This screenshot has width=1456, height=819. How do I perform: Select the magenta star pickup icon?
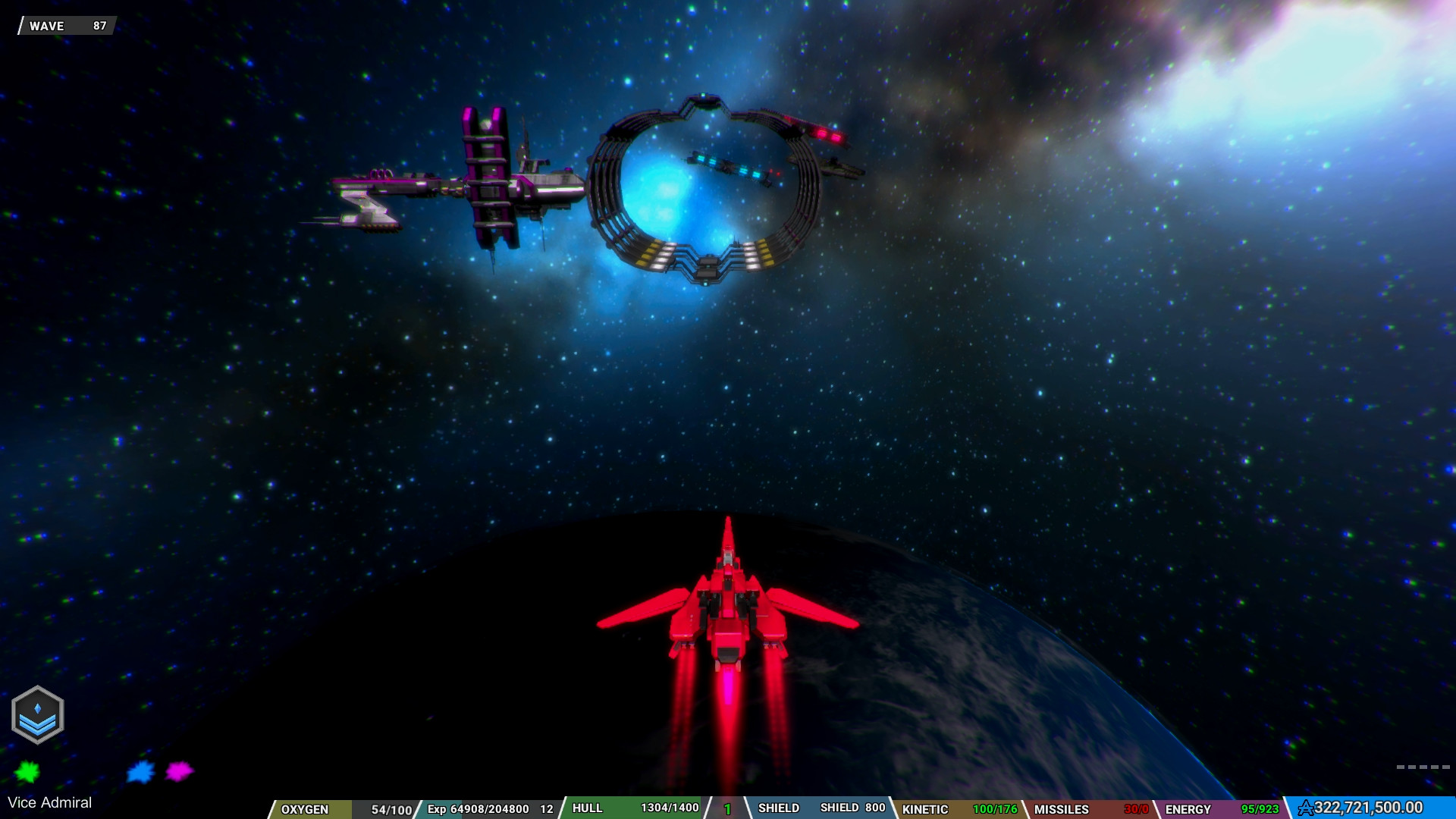point(179,773)
